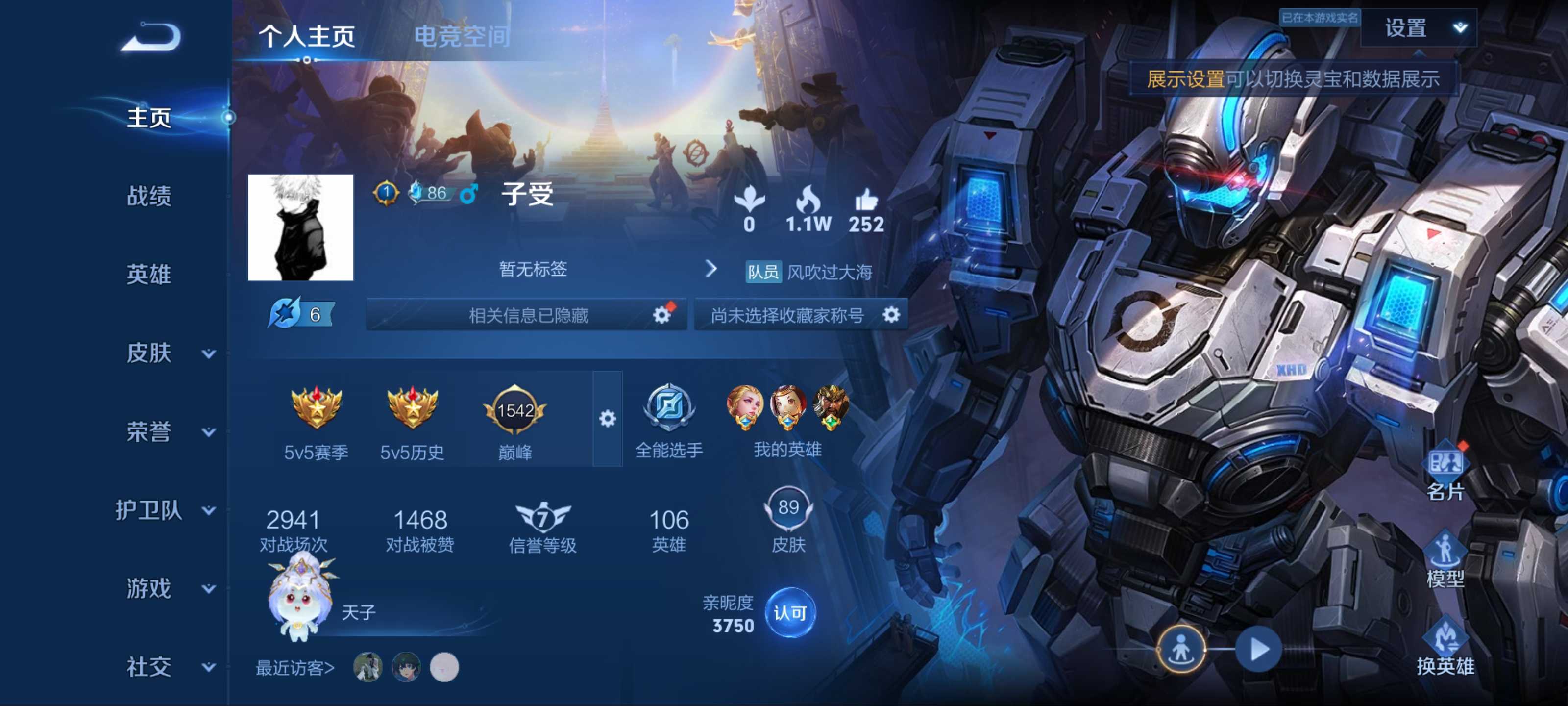Expand the 社交 sidebar entry
1568x706 pixels.
(x=164, y=667)
